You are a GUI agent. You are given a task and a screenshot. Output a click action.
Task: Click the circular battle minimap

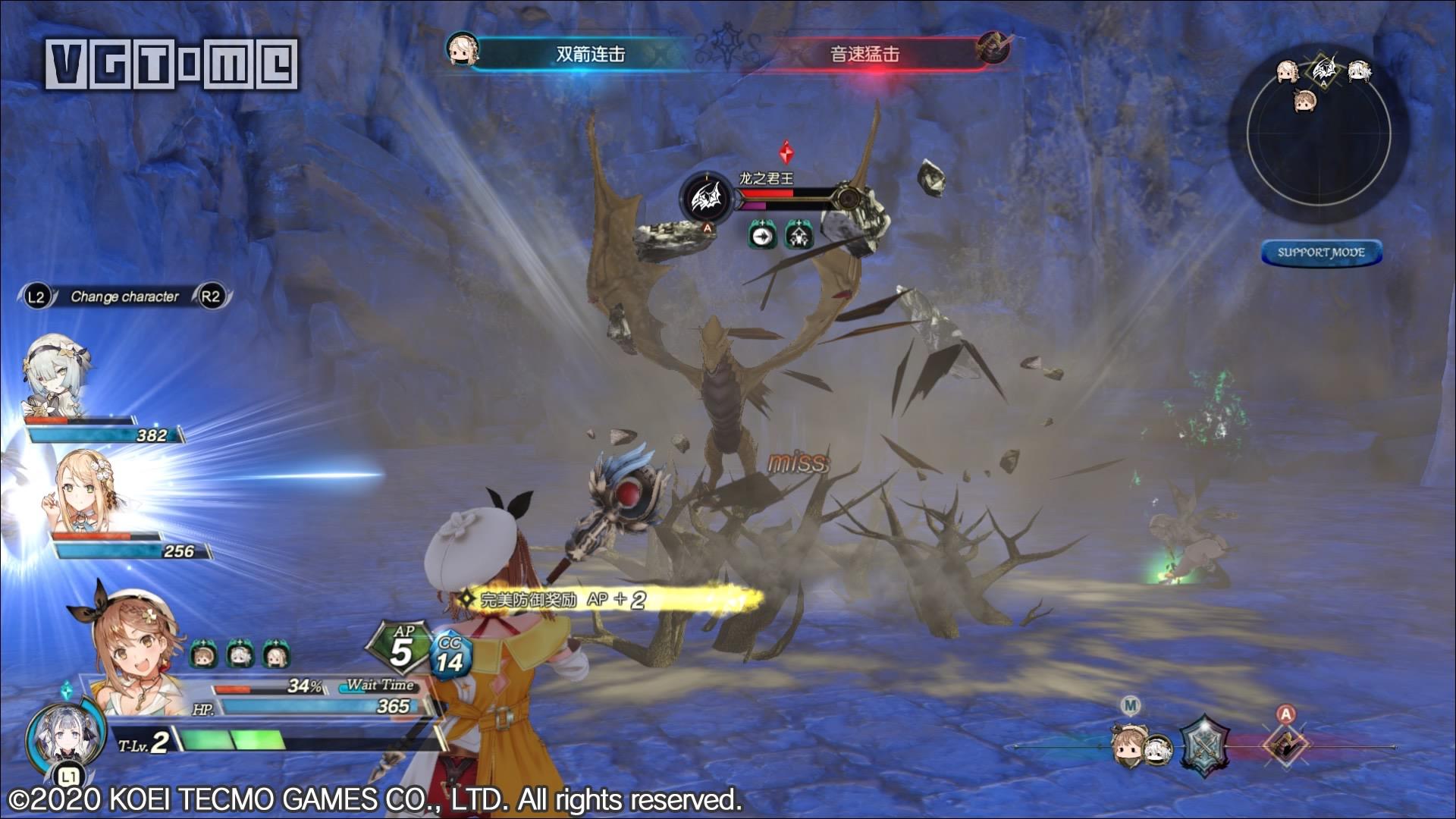pyautogui.click(x=1319, y=136)
